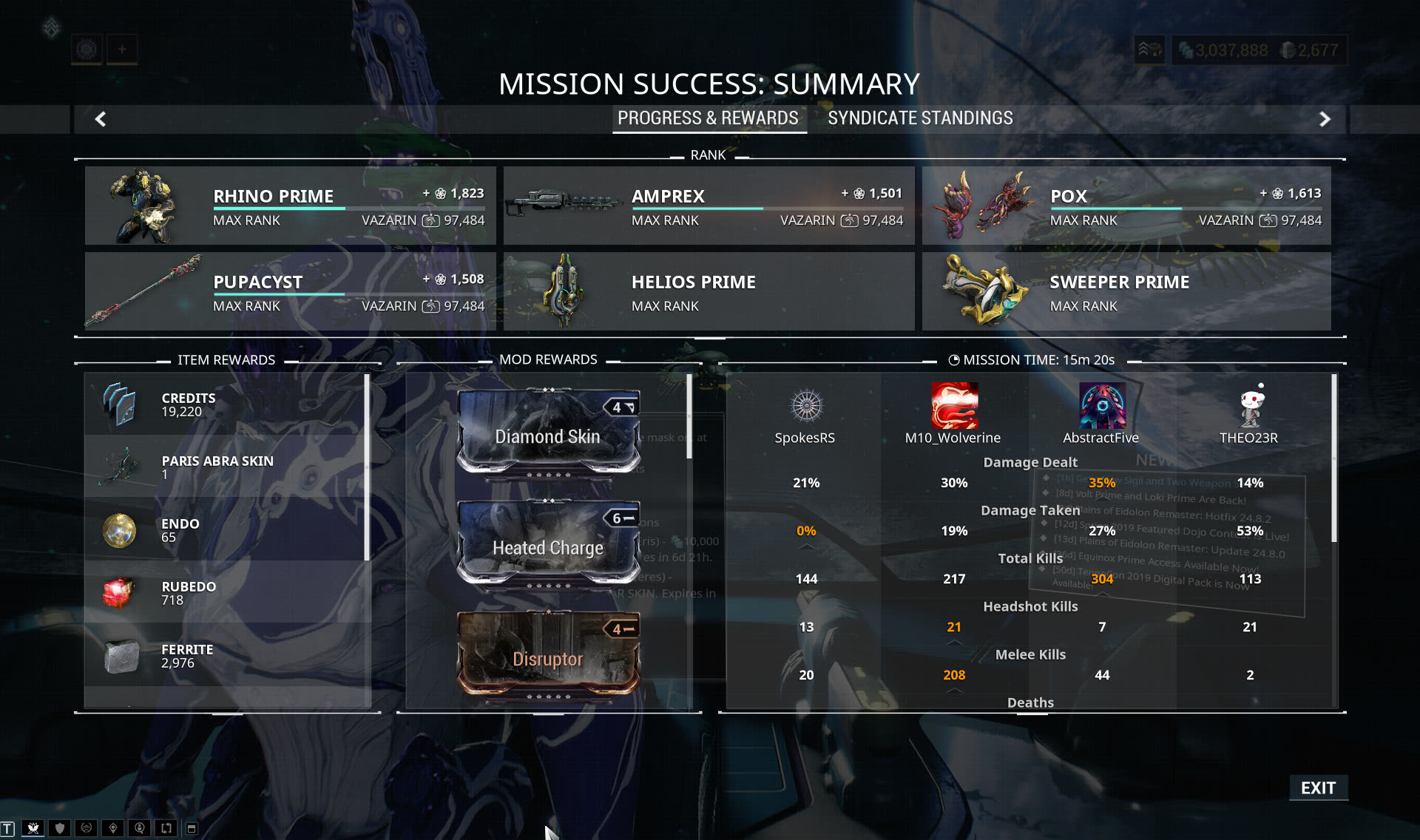
Task: Click the Rubedo item reward row
Action: (x=226, y=592)
